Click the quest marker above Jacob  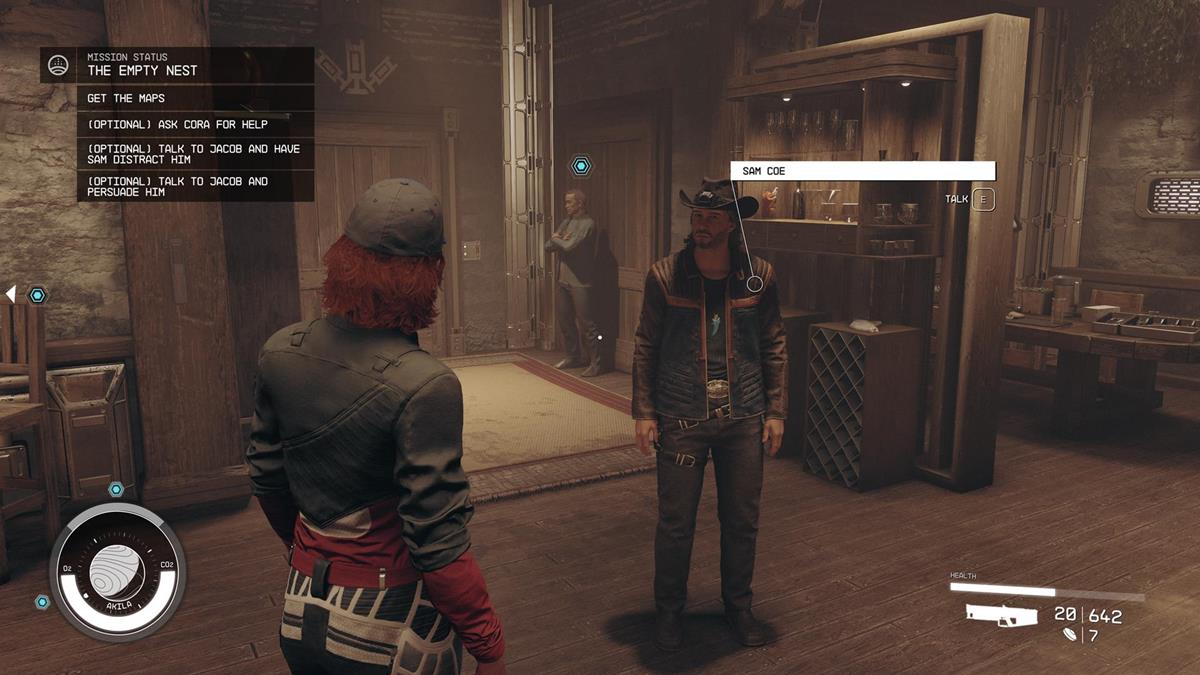[580, 165]
